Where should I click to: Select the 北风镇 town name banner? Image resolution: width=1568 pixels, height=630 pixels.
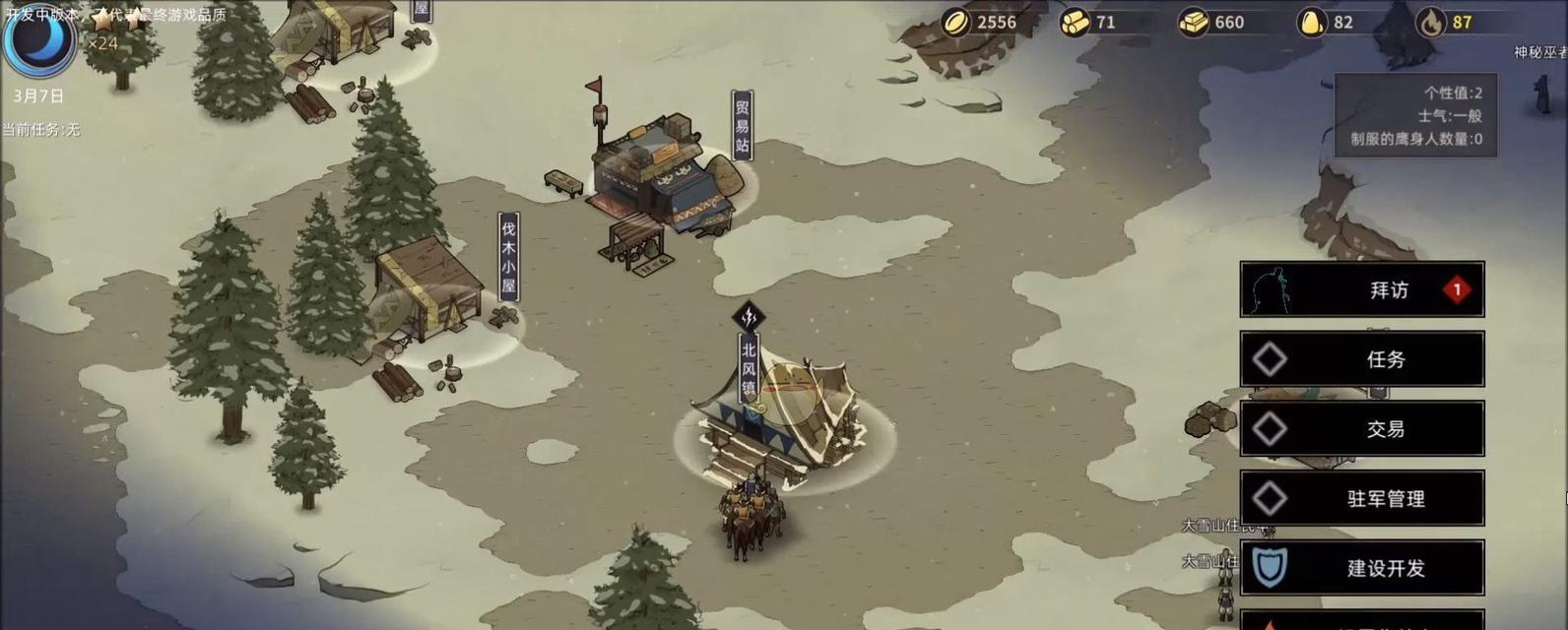pos(749,366)
